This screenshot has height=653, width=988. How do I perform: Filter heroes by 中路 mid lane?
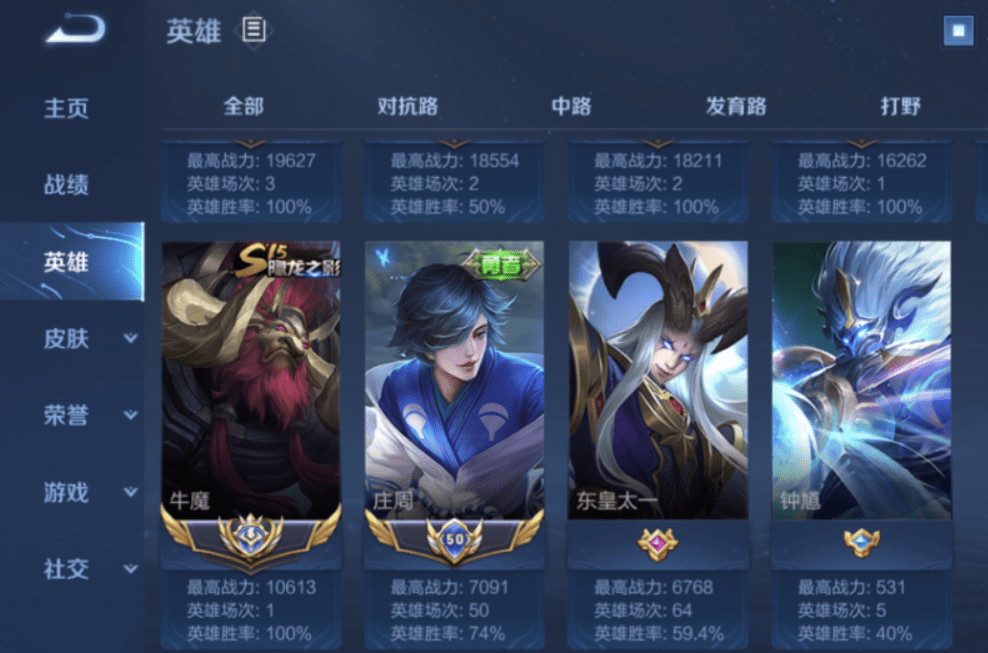(x=571, y=106)
